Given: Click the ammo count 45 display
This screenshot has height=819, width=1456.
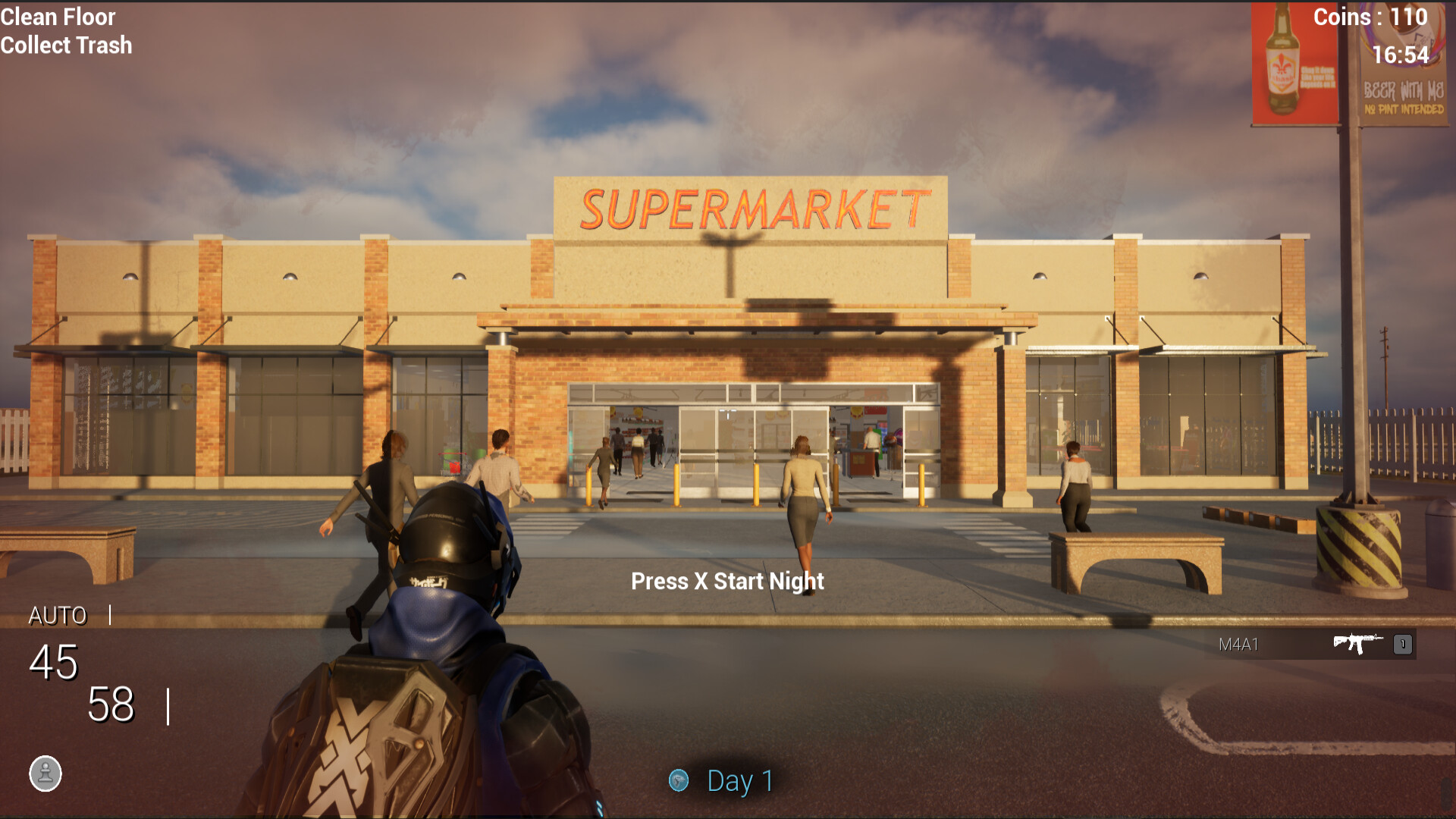Looking at the screenshot, I should coord(50,664).
